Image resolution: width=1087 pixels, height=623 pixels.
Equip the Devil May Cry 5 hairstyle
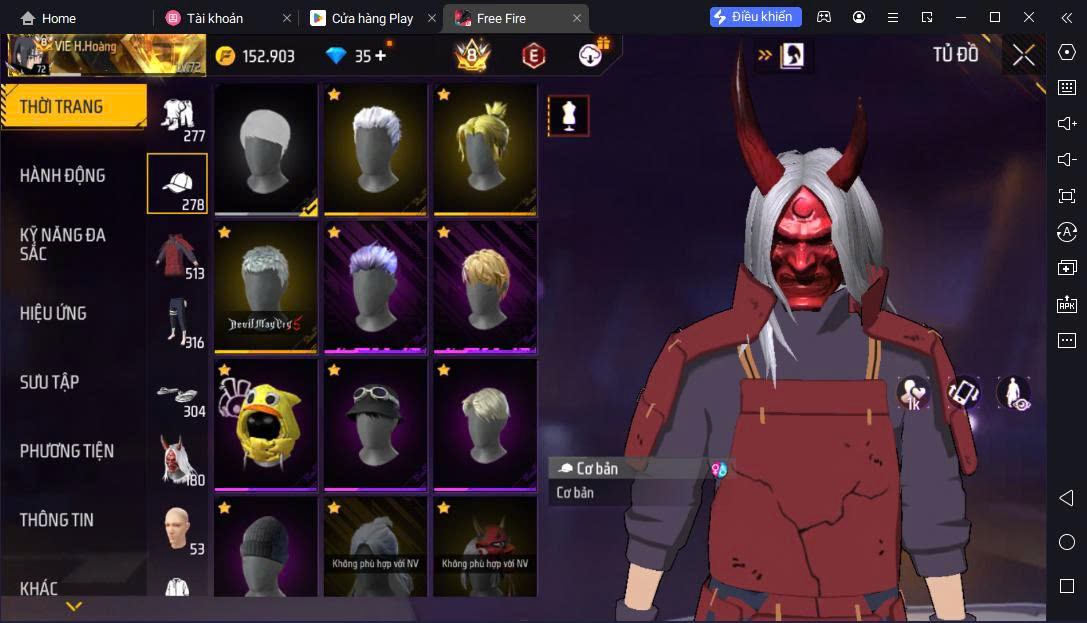coord(265,287)
